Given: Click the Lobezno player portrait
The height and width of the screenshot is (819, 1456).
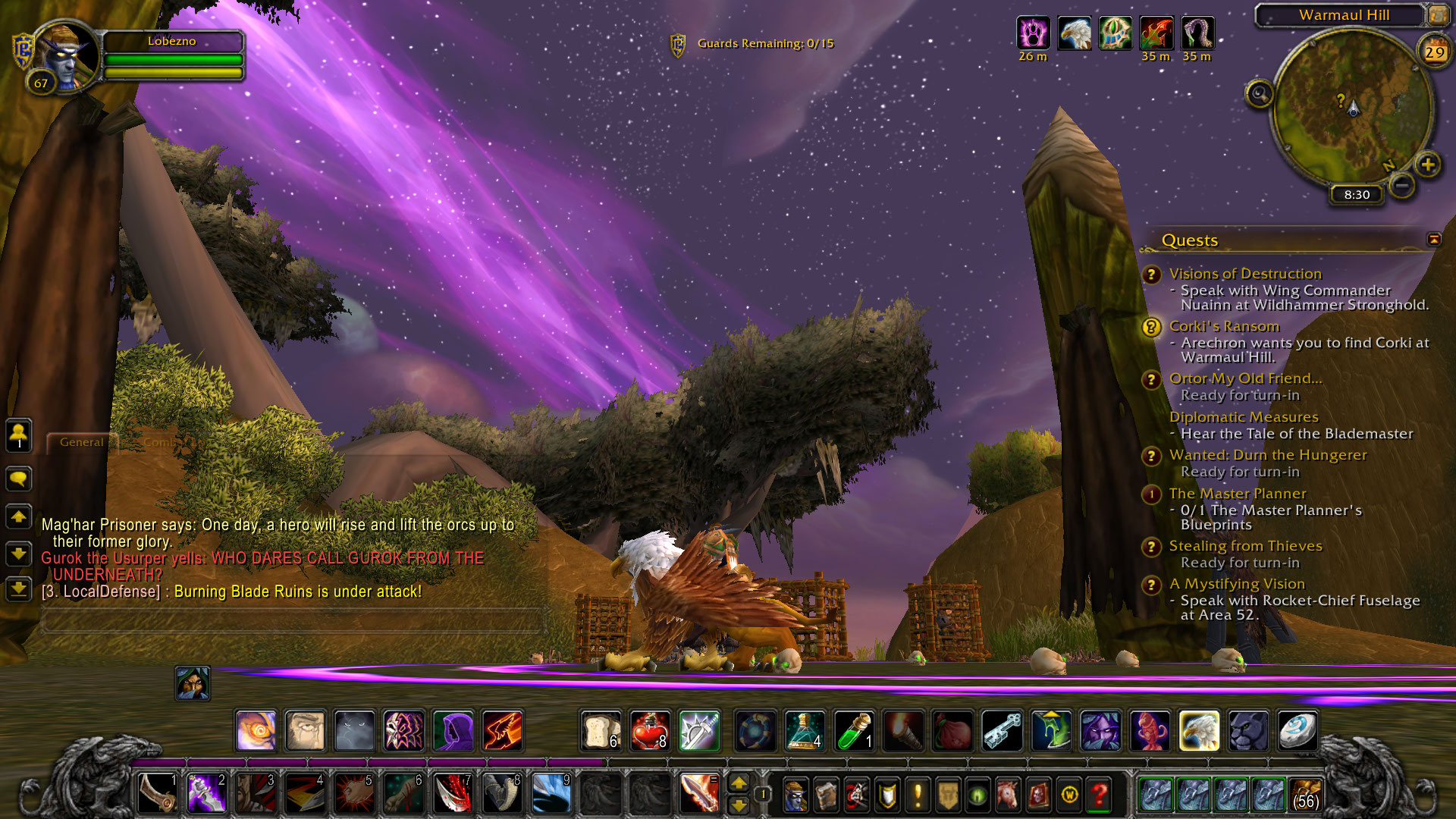Looking at the screenshot, I should pos(67,57).
